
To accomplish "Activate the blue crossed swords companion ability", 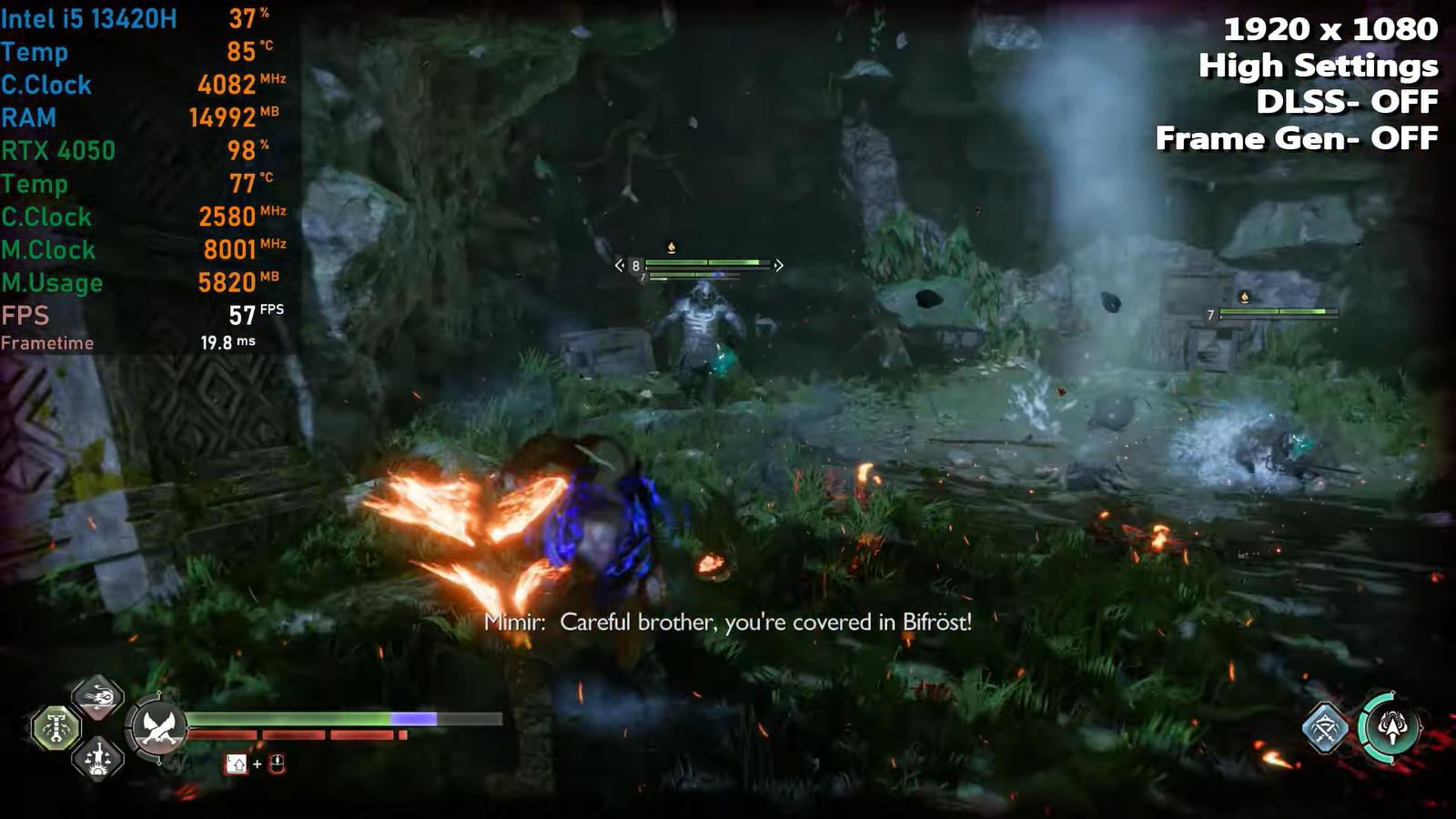I will (1325, 728).
